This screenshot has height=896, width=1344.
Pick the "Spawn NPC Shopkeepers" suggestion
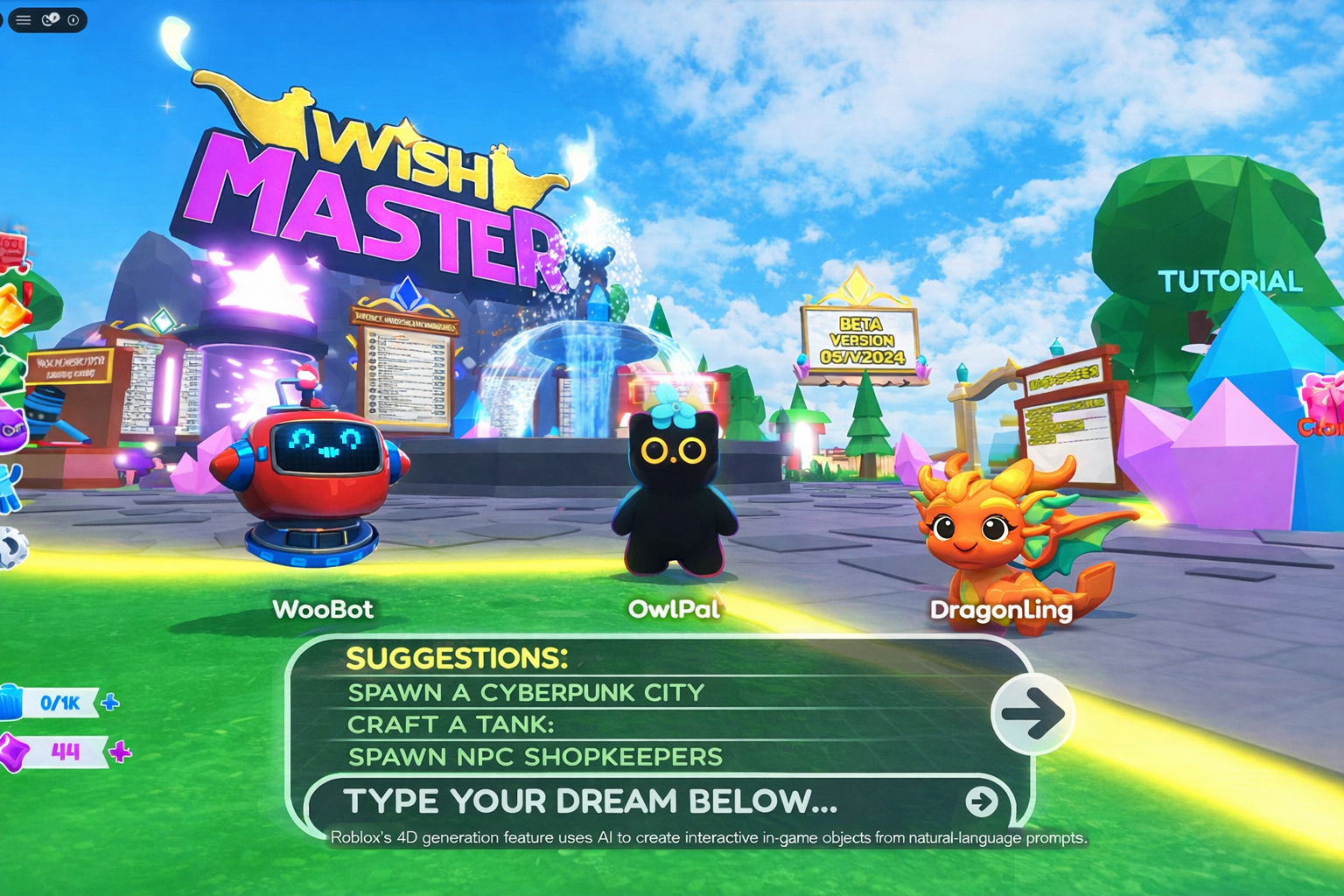tap(535, 757)
